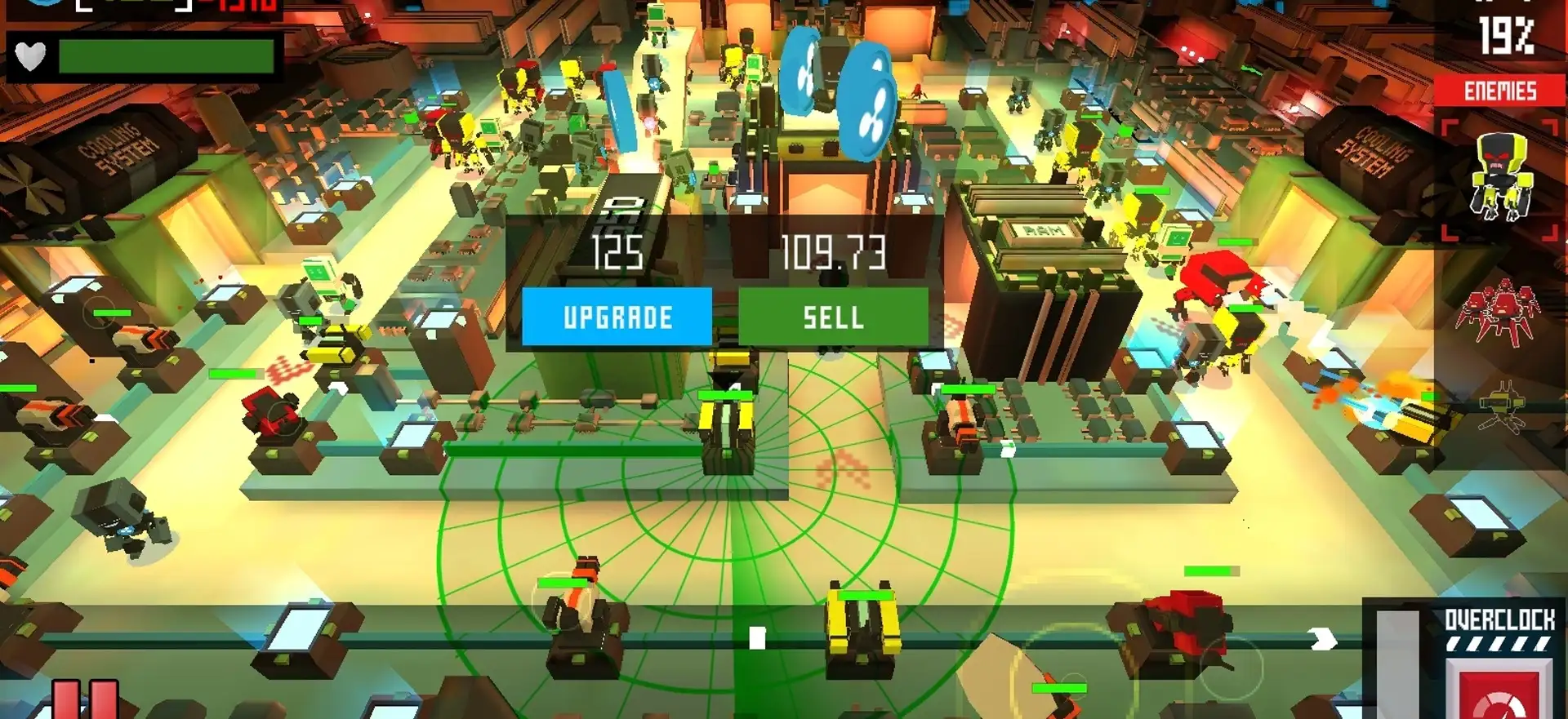This screenshot has height=719, width=1568.
Task: Pause the game with the red pause button
Action: pos(86,700)
